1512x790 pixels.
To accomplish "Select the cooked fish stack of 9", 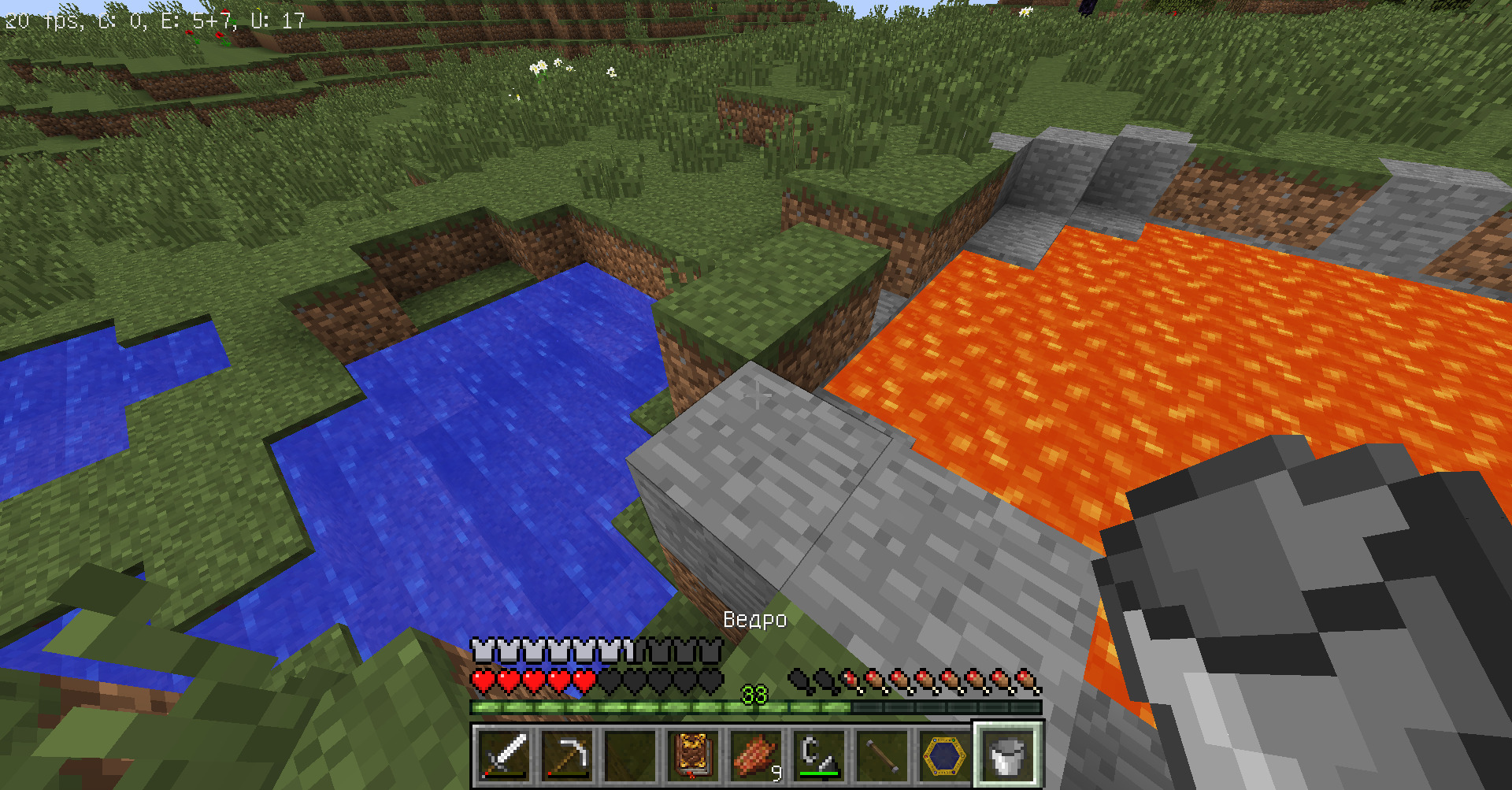I will [756, 755].
